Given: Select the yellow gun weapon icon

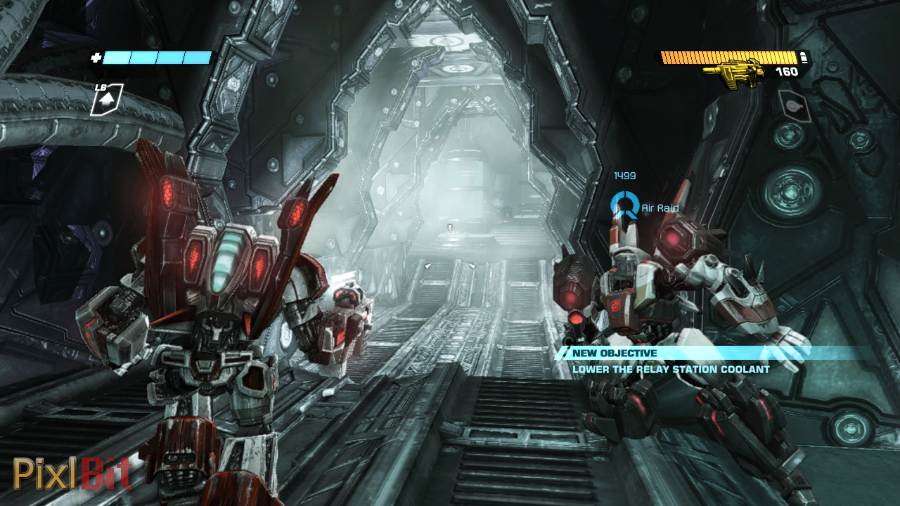Looking at the screenshot, I should pyautogui.click(x=736, y=72).
